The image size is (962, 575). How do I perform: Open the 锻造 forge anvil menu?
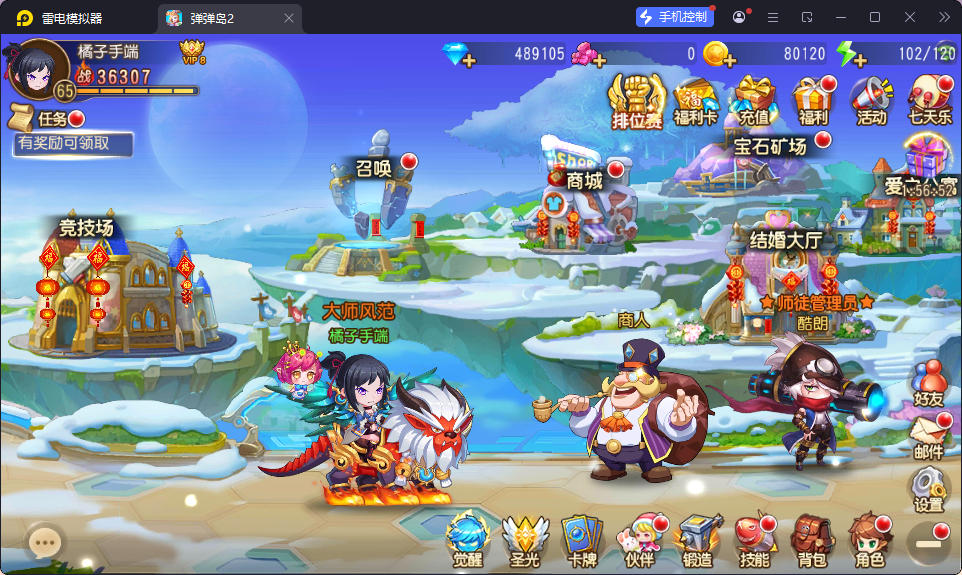pyautogui.click(x=697, y=541)
